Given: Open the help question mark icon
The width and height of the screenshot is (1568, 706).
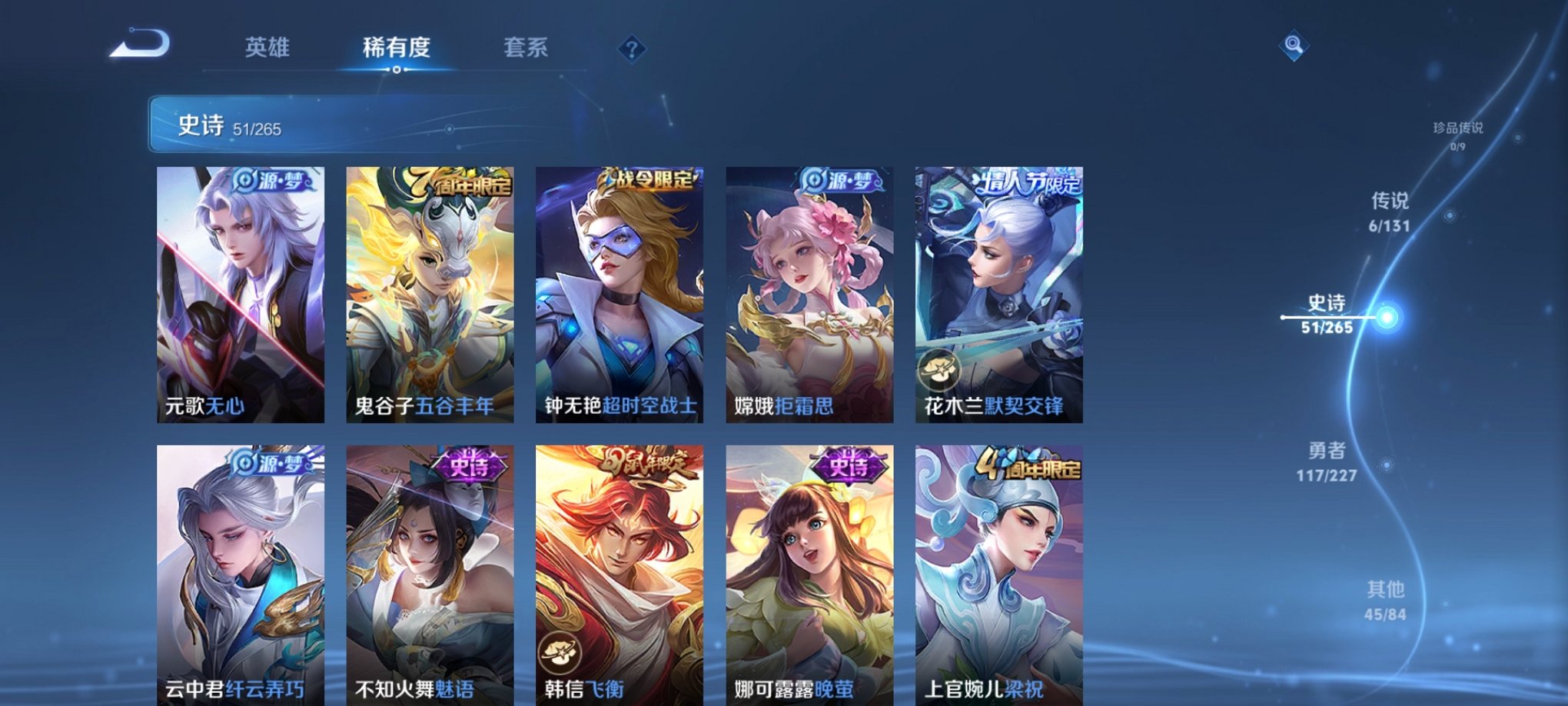Looking at the screenshot, I should [x=632, y=50].
